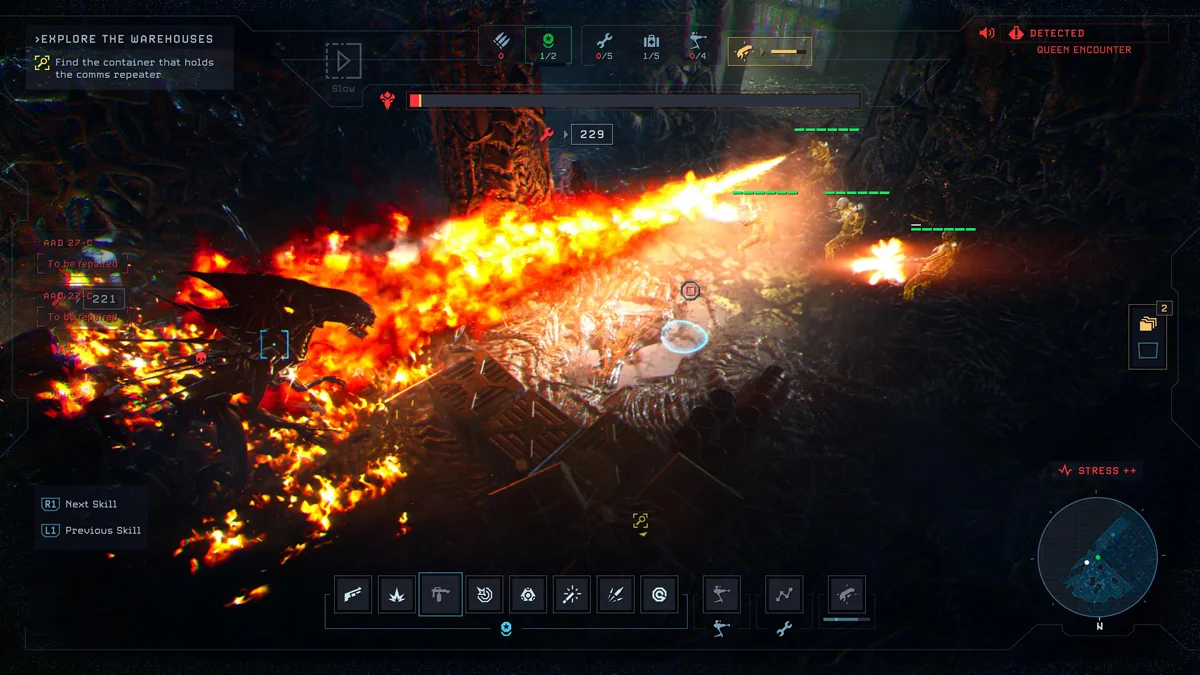
Task: Deploy the sentry gun from the skill bar
Action: (721, 595)
